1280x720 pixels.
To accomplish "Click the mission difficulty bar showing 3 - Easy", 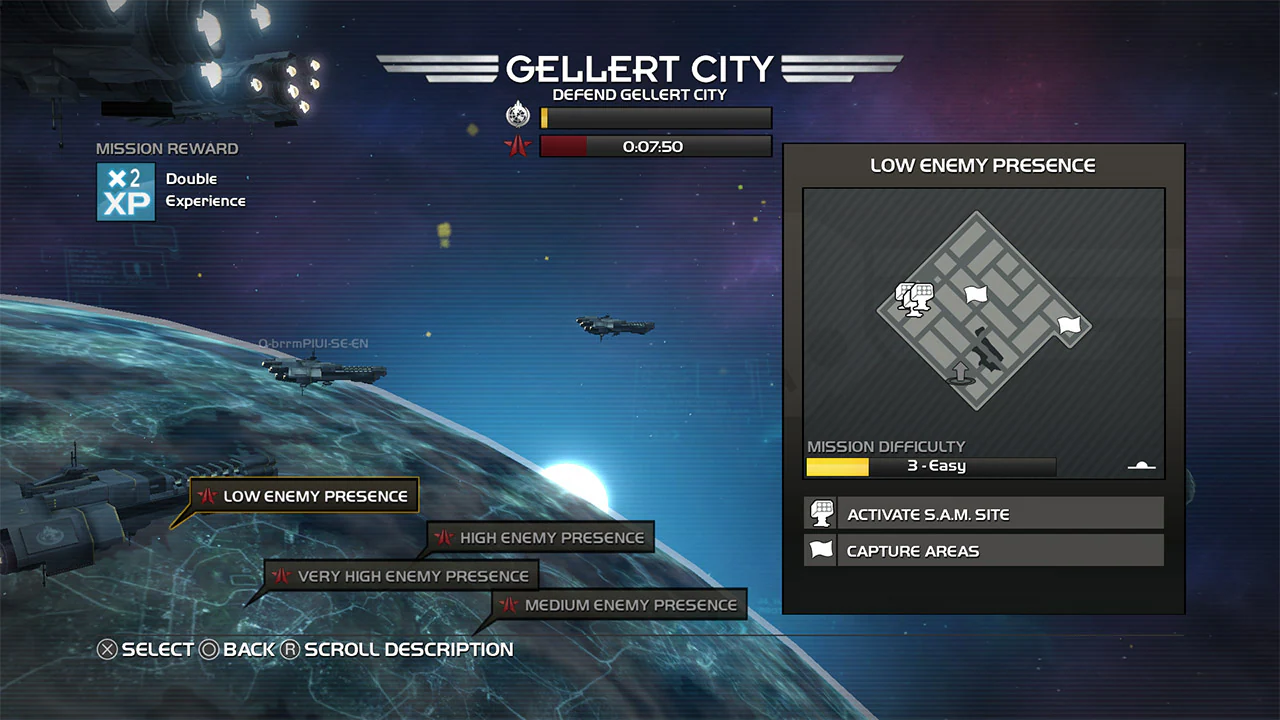I will click(x=930, y=465).
